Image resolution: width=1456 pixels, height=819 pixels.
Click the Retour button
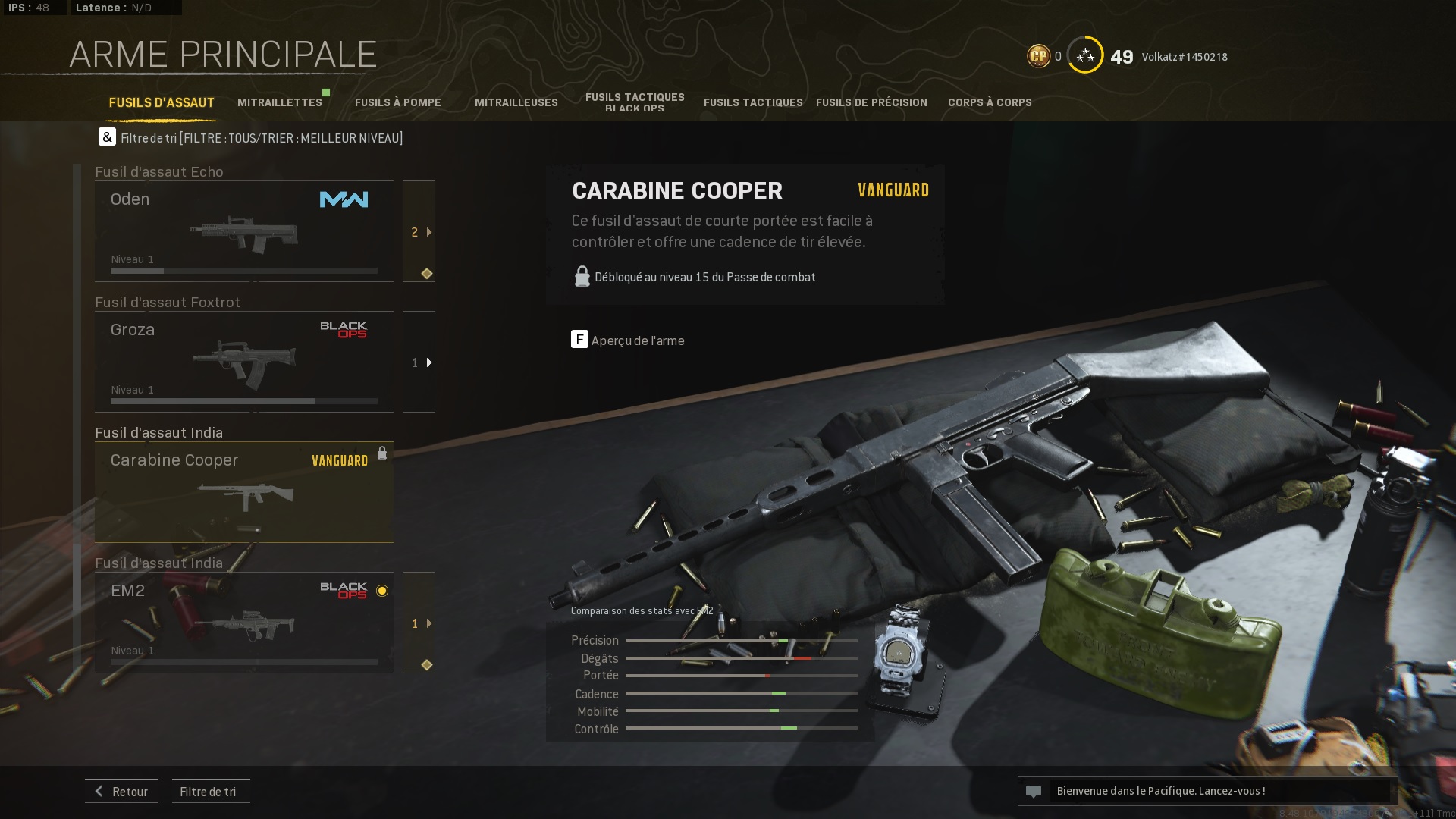tap(121, 791)
